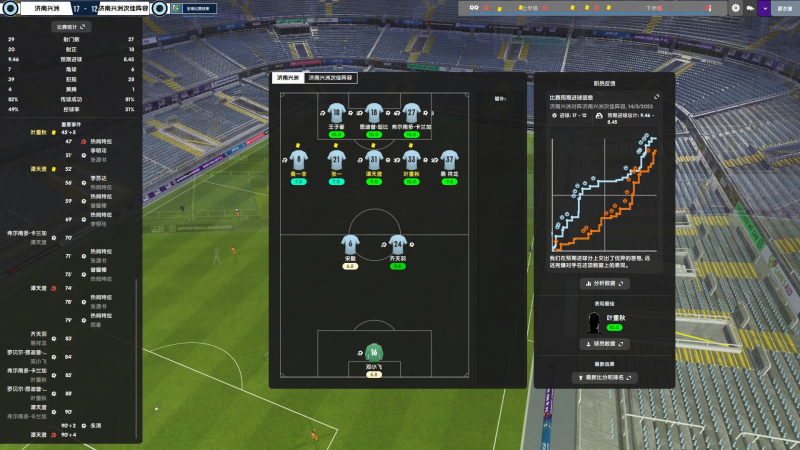Switch to the 济南兴洲 lineup tab
The height and width of the screenshot is (450, 800).
[287, 77]
